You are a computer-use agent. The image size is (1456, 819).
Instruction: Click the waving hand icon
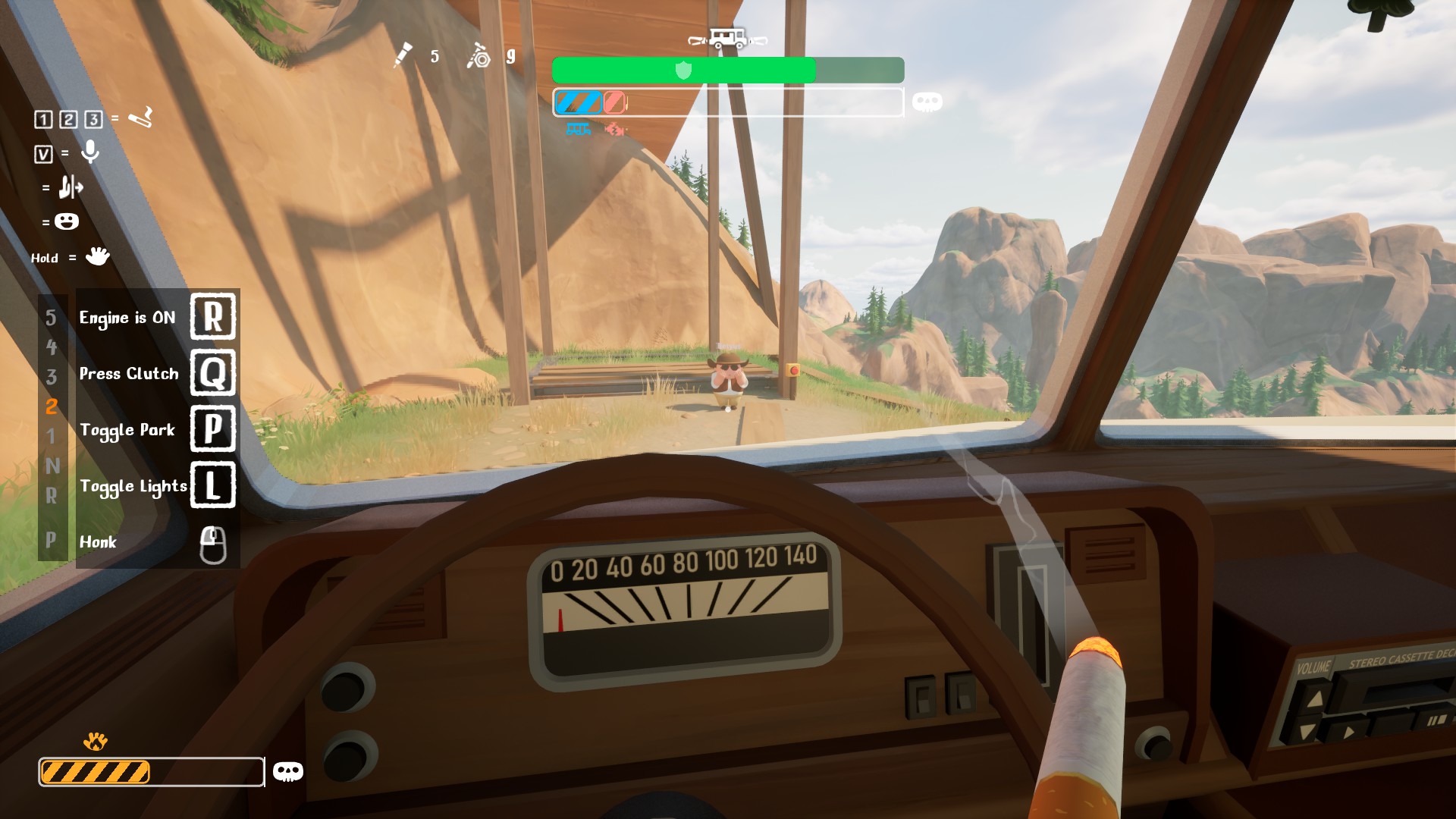click(97, 256)
